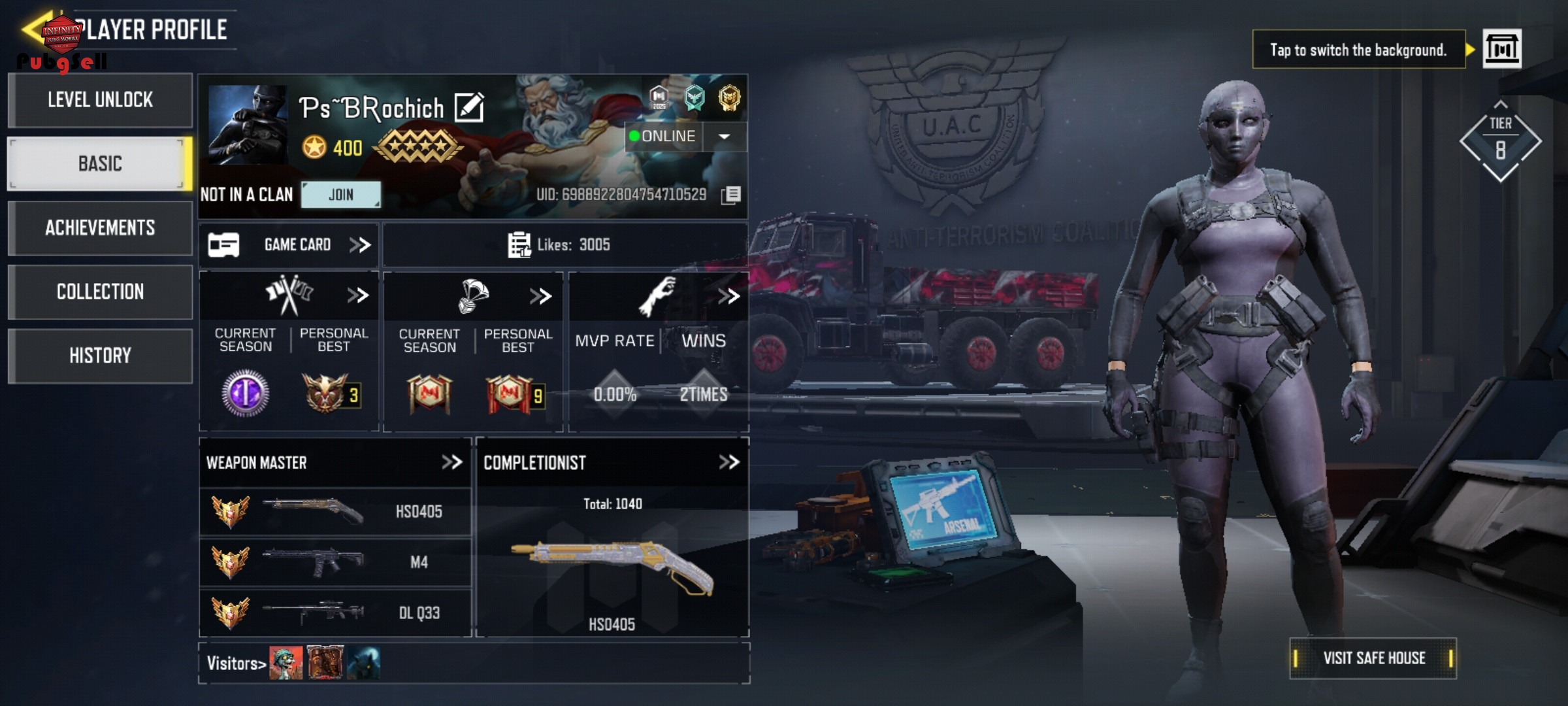Select the Basic profile tab
1568x706 pixels.
(x=100, y=163)
